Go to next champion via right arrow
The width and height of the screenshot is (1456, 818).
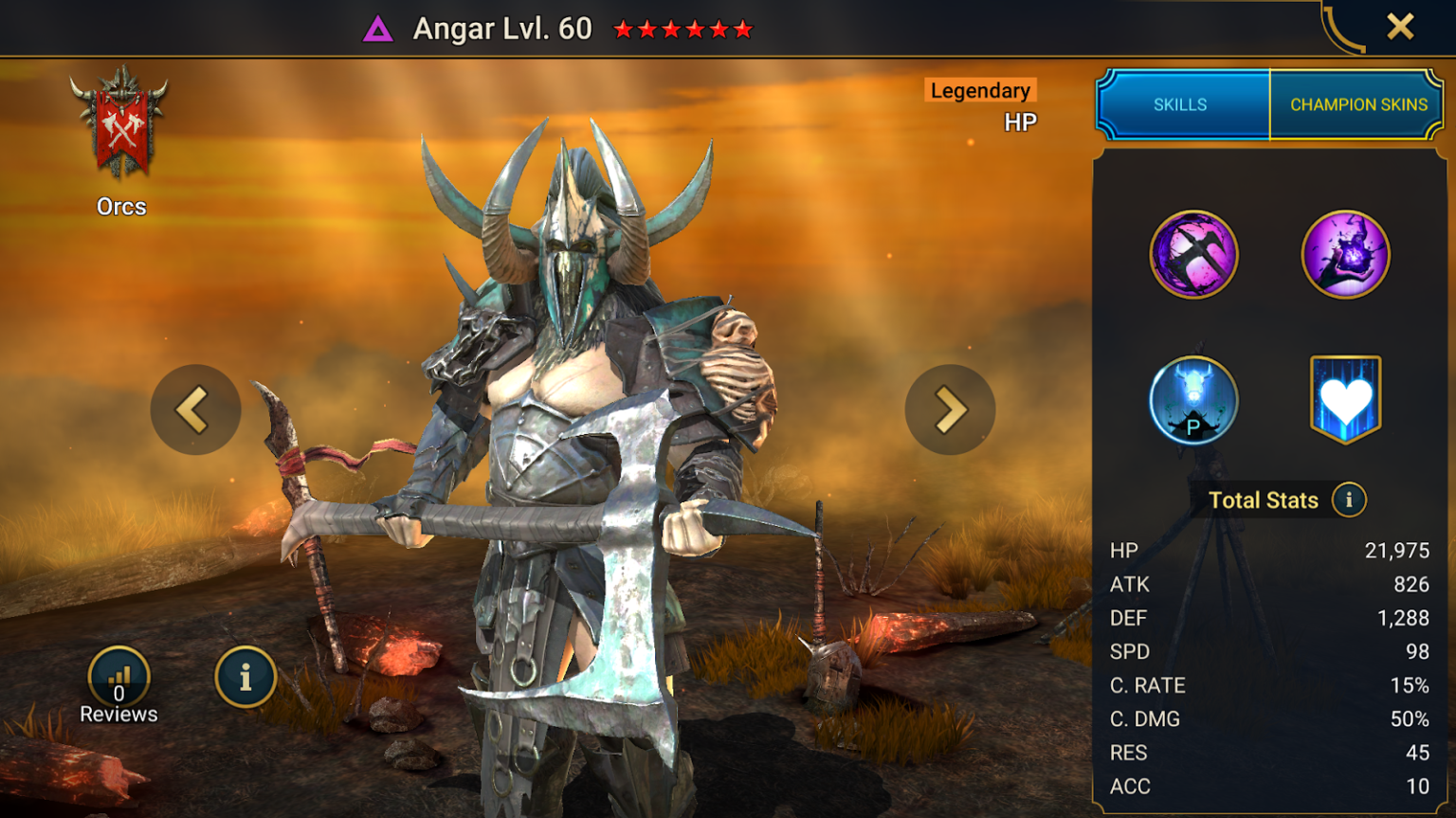point(950,409)
